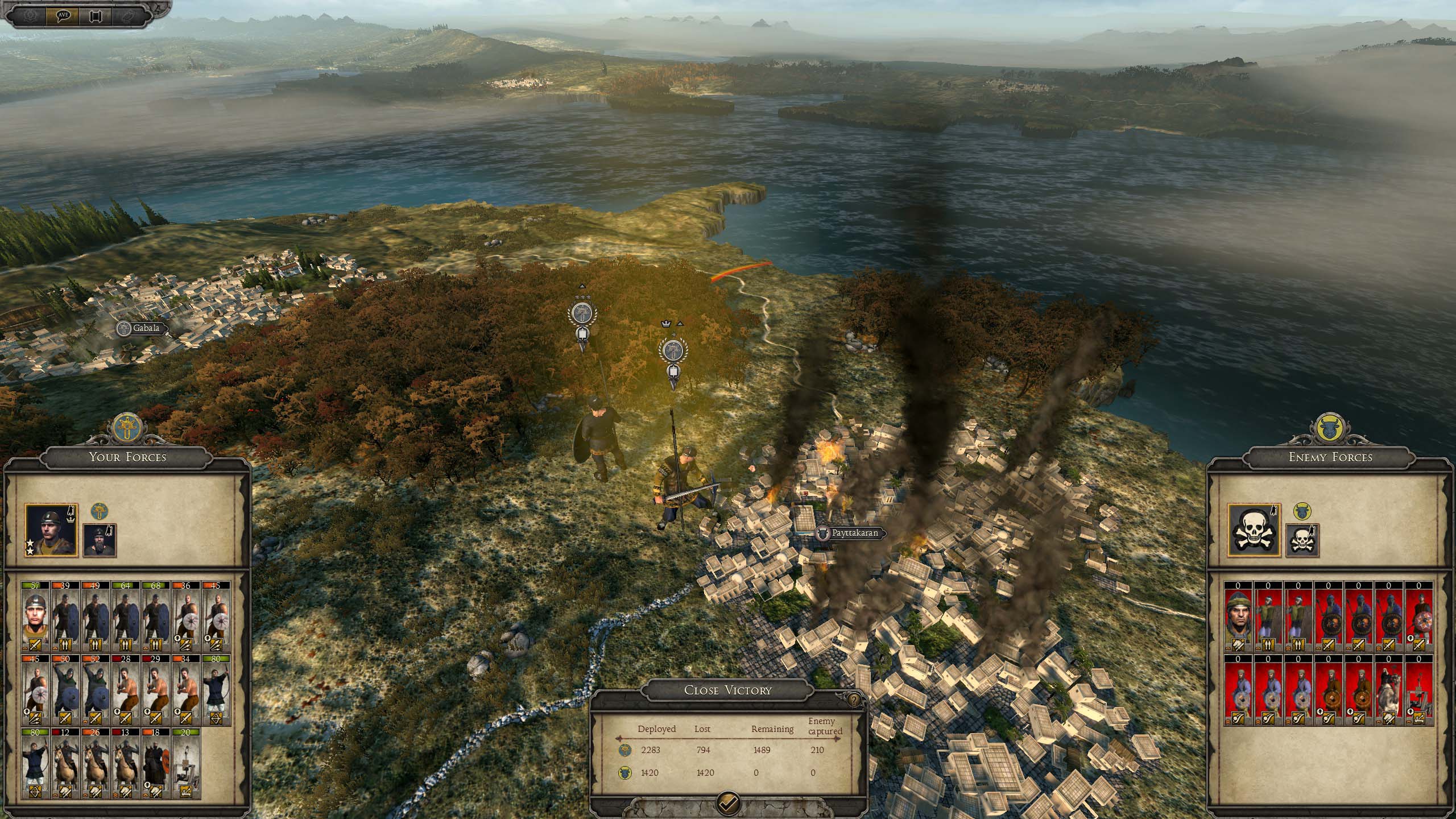Select the bearded second commander portrait
Image resolution: width=1456 pixels, height=819 pixels.
(x=100, y=540)
